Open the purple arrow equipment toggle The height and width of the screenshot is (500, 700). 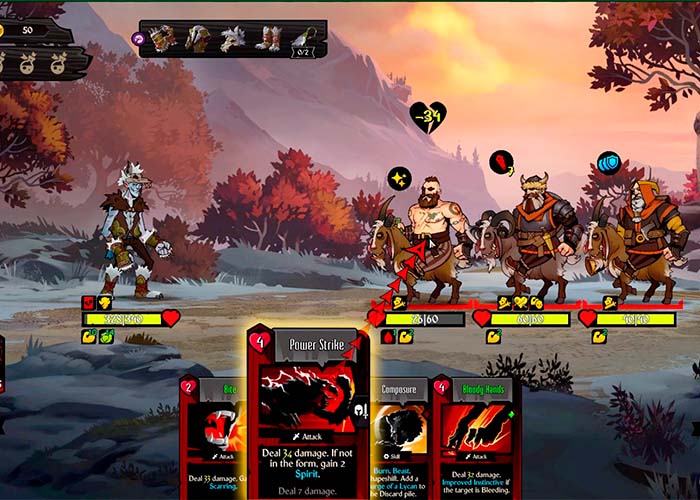click(x=138, y=38)
